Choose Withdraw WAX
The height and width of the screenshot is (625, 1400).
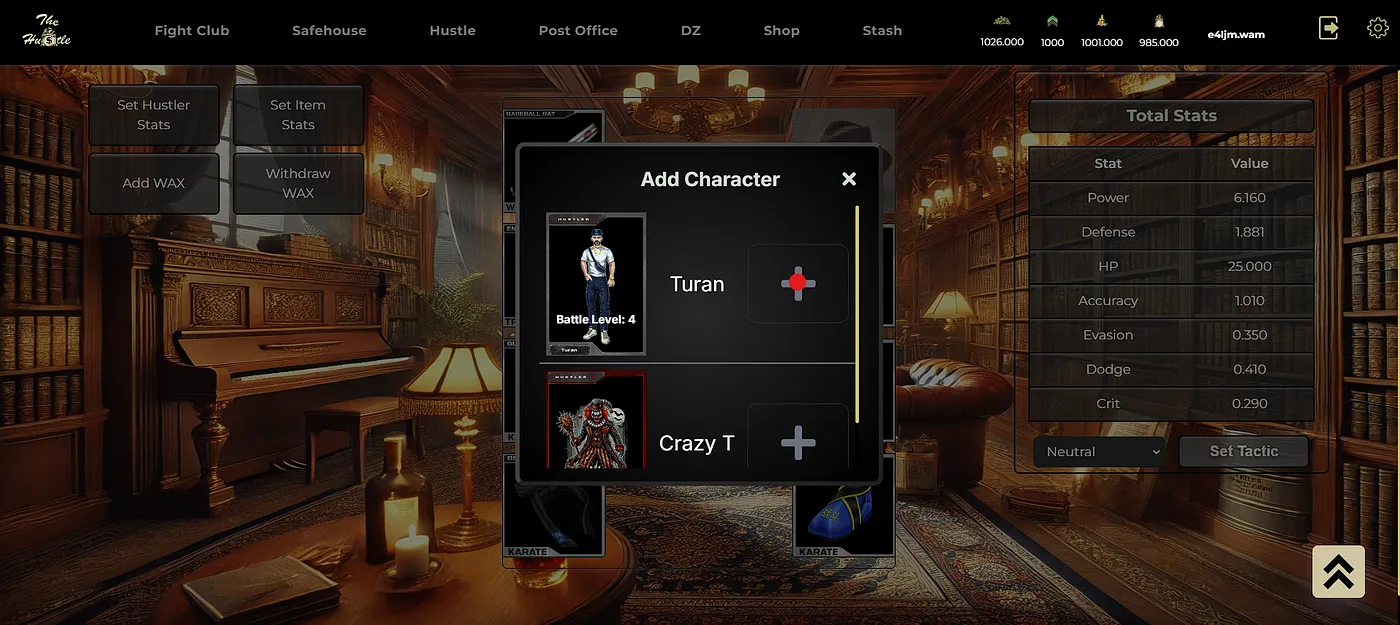point(298,183)
